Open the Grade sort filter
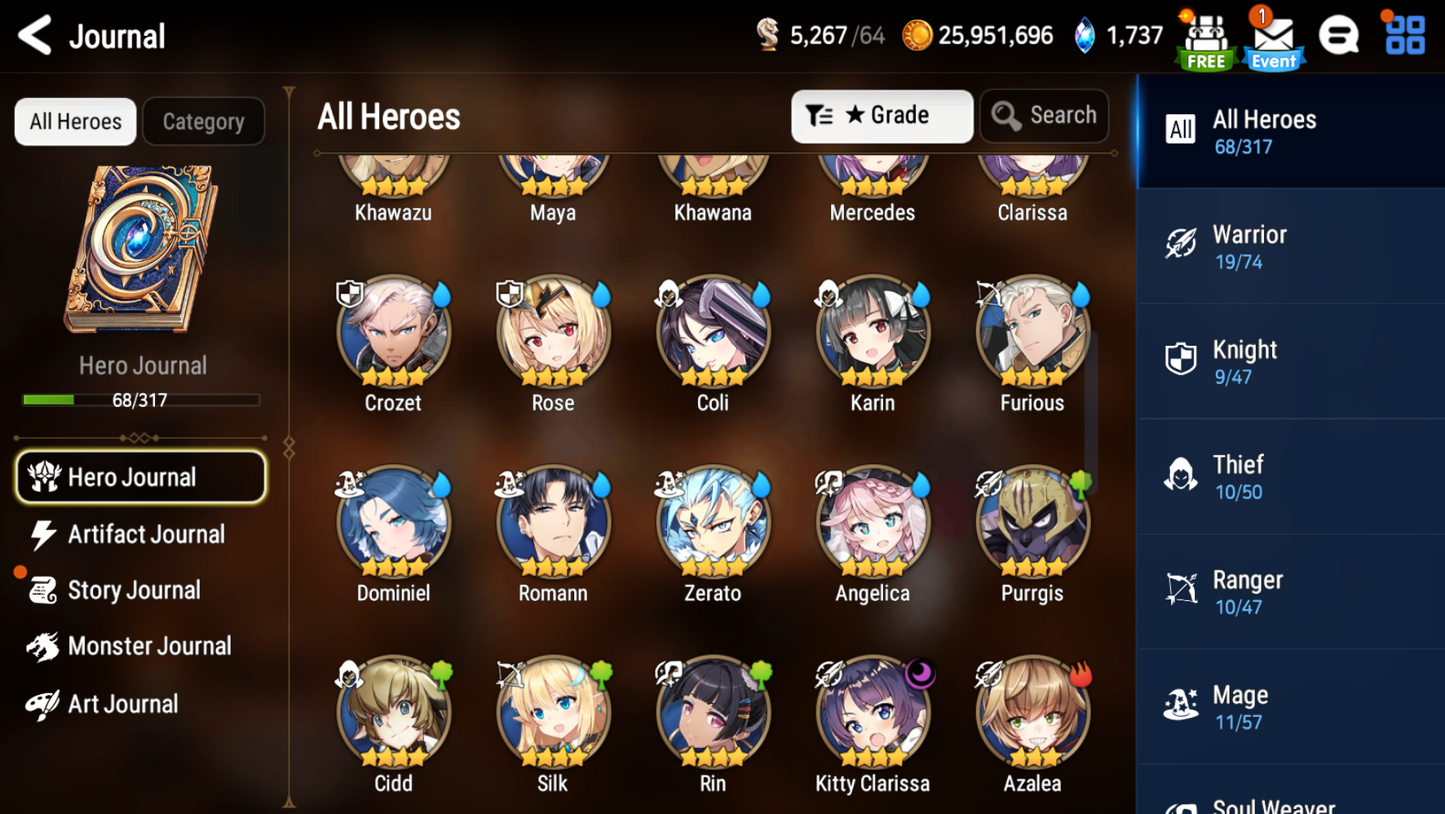The height and width of the screenshot is (814, 1445). [x=881, y=116]
